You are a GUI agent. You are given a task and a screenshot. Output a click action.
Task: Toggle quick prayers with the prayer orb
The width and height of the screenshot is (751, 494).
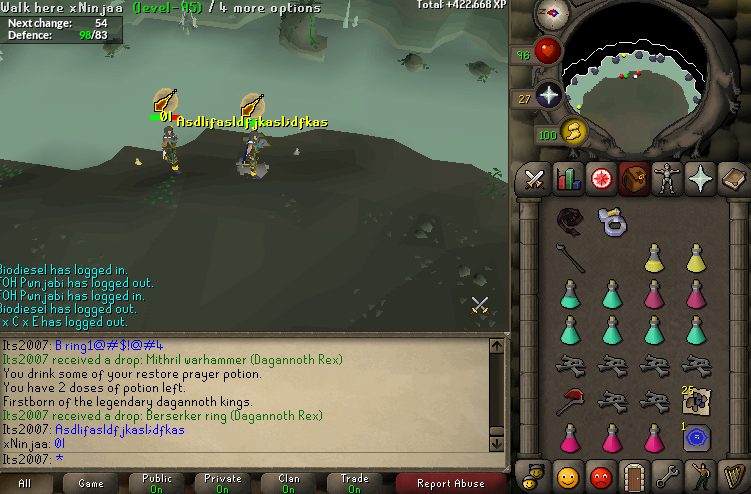549,95
